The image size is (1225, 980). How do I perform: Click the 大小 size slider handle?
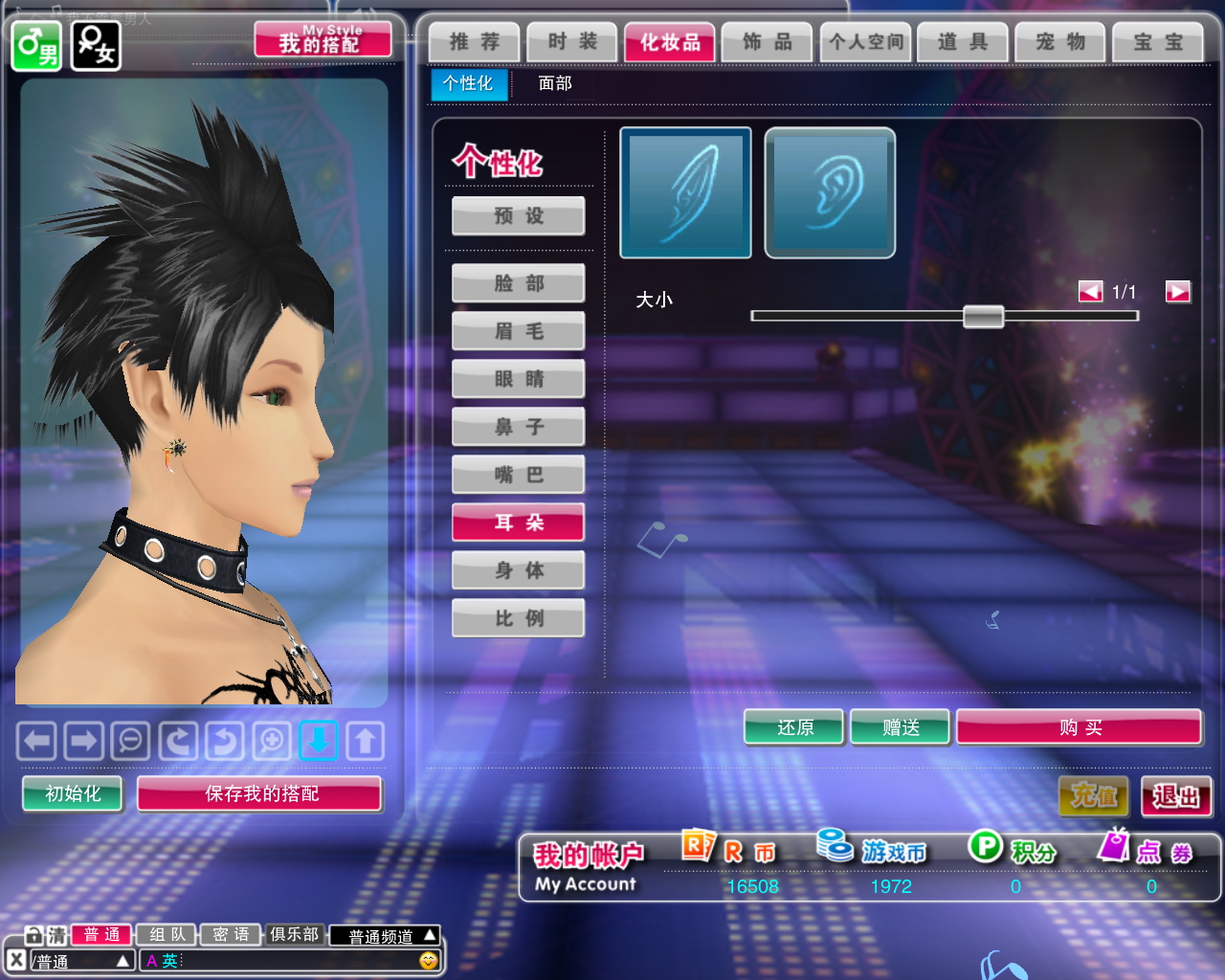pyautogui.click(x=983, y=316)
